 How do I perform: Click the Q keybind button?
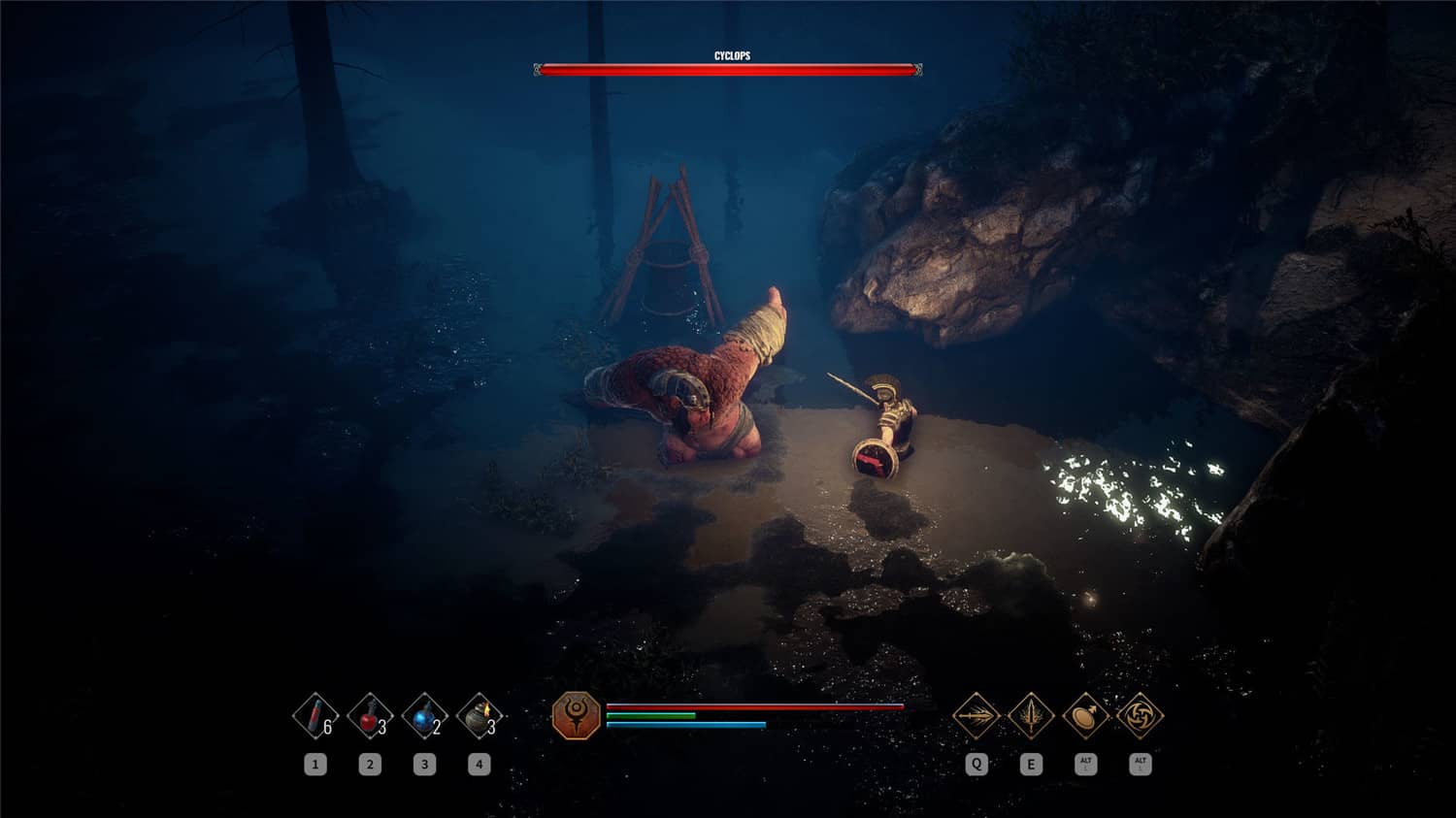pyautogui.click(x=976, y=766)
